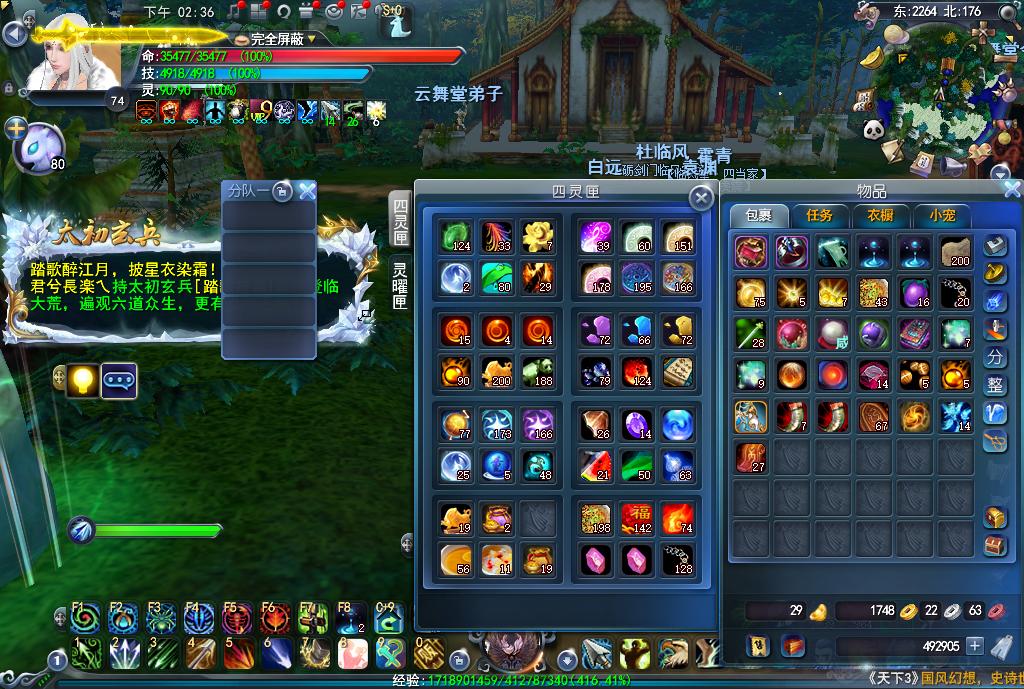The image size is (1024, 689).
Task: Click the 福 red fortune item slot
Action: tap(637, 519)
